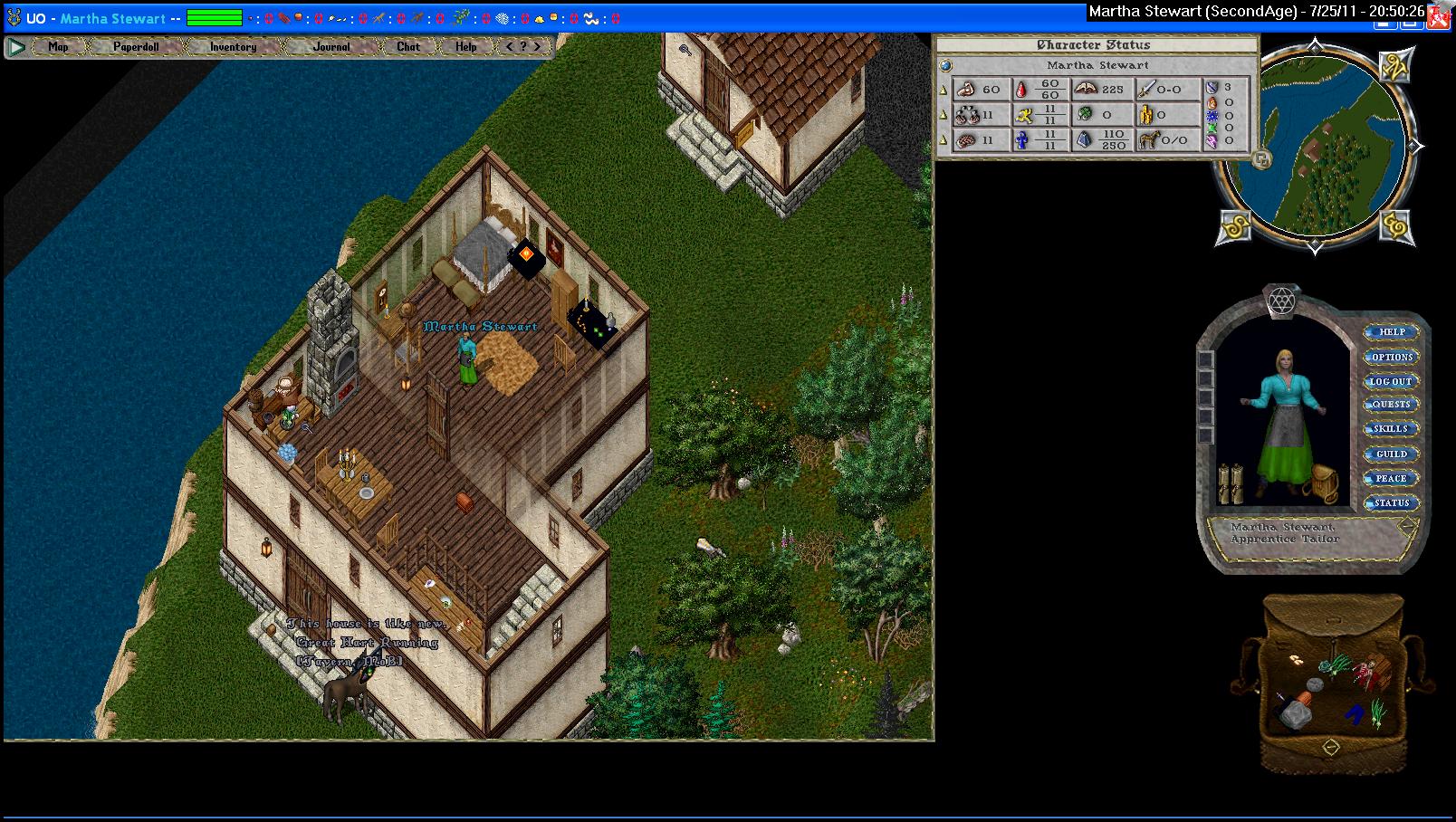Choose LOG OUT on the paperdoll
The height and width of the screenshot is (822, 1456).
[x=1392, y=381]
